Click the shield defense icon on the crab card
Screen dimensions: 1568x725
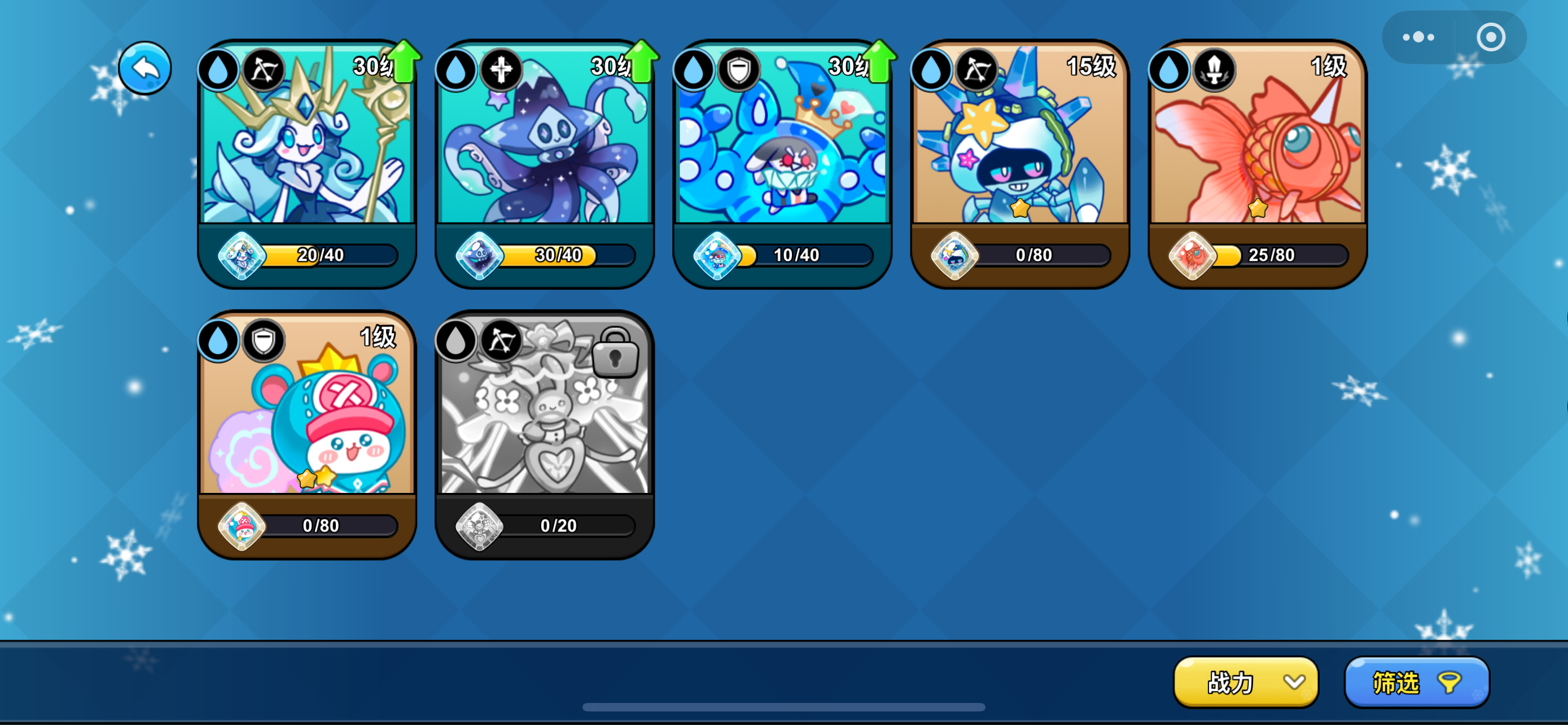[738, 69]
